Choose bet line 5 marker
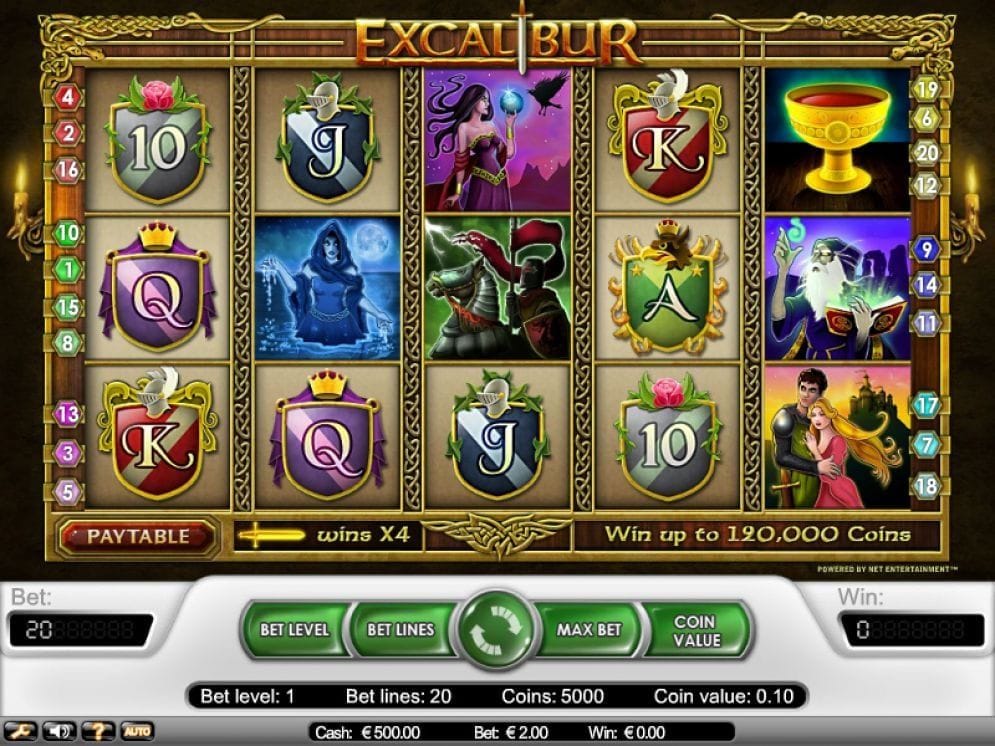Viewport: 995px width, 746px height. [68, 491]
